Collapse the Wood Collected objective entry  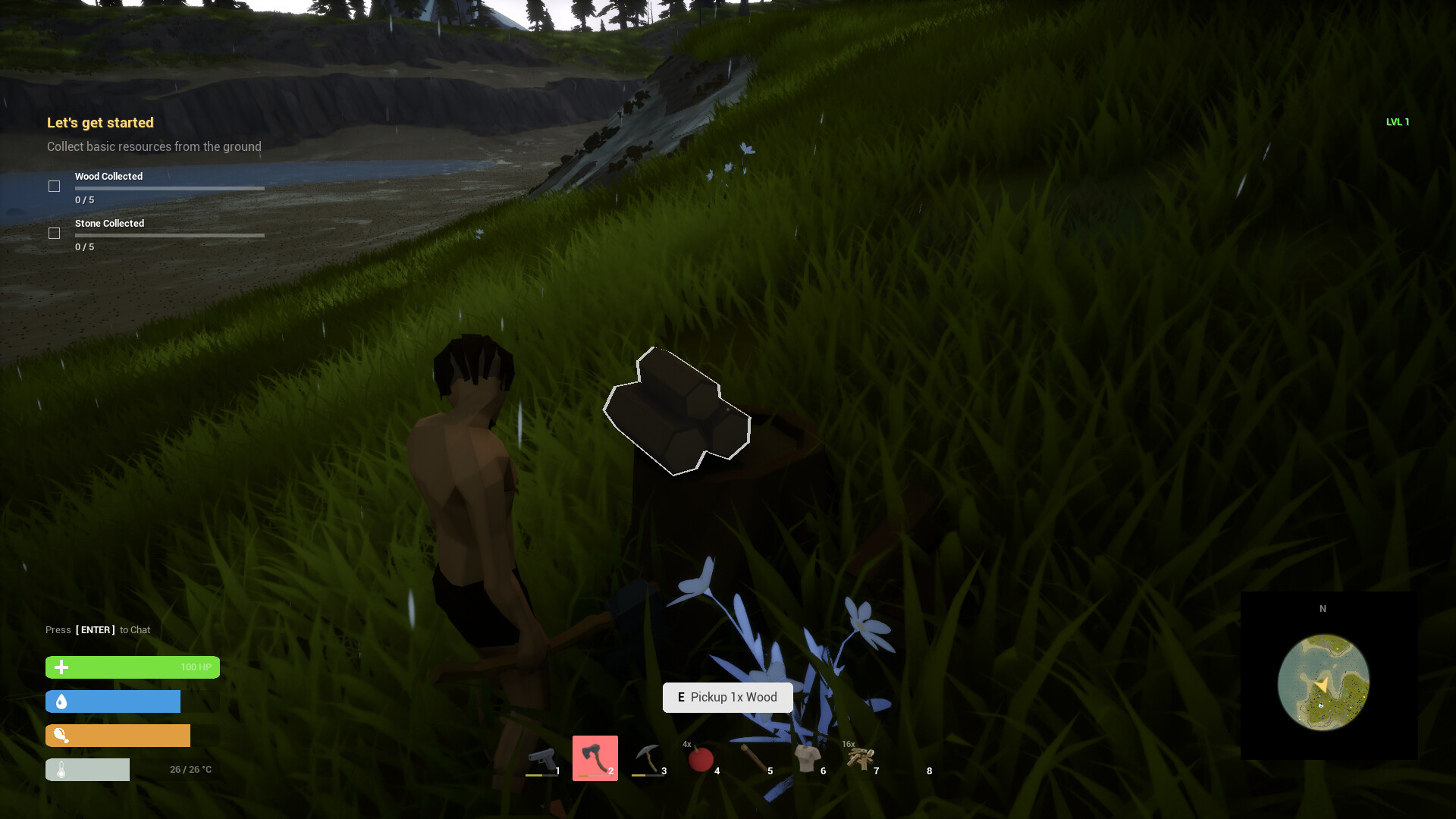(x=108, y=176)
